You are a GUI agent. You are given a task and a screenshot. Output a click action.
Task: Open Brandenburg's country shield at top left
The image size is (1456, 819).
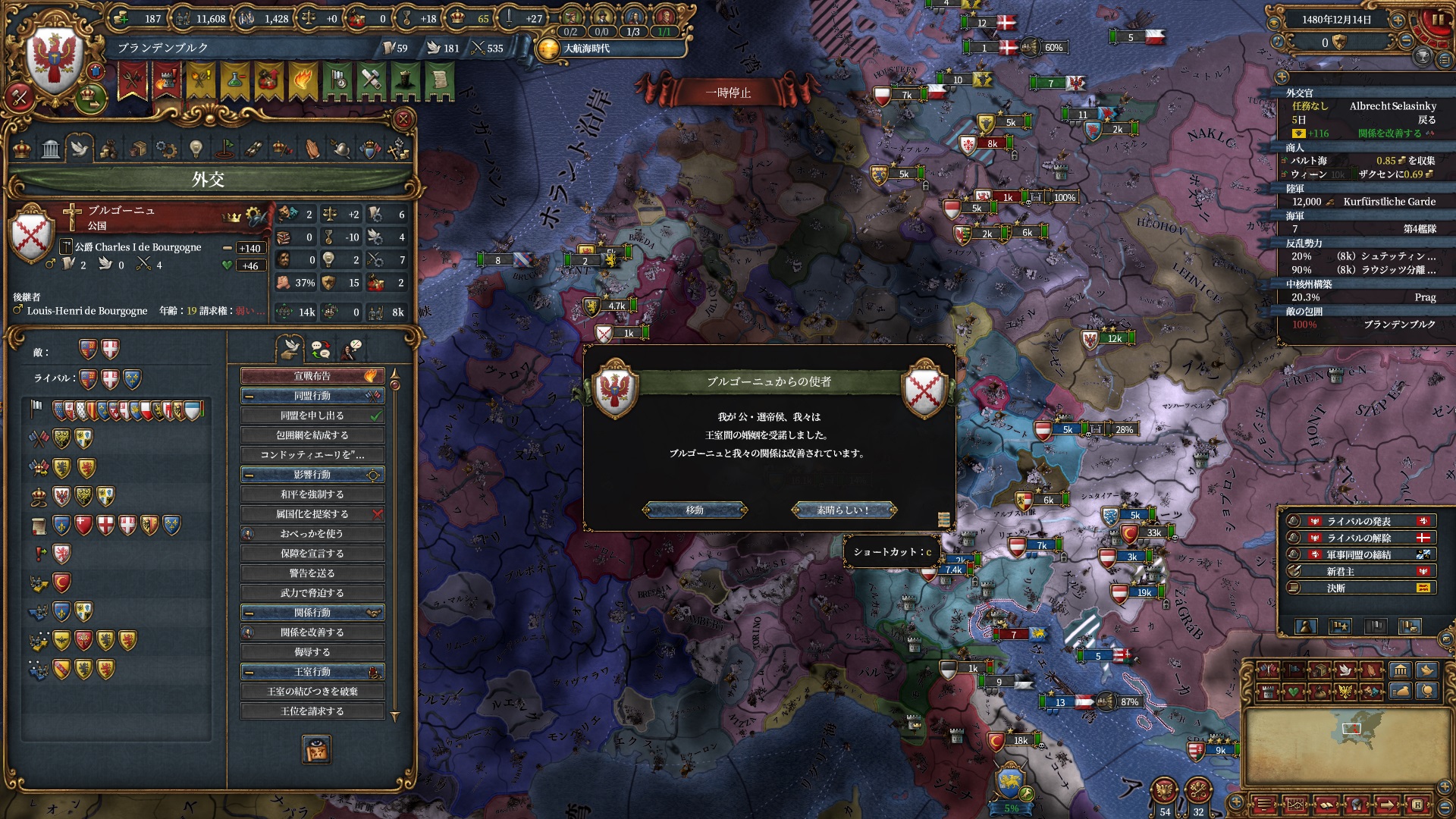[x=55, y=59]
